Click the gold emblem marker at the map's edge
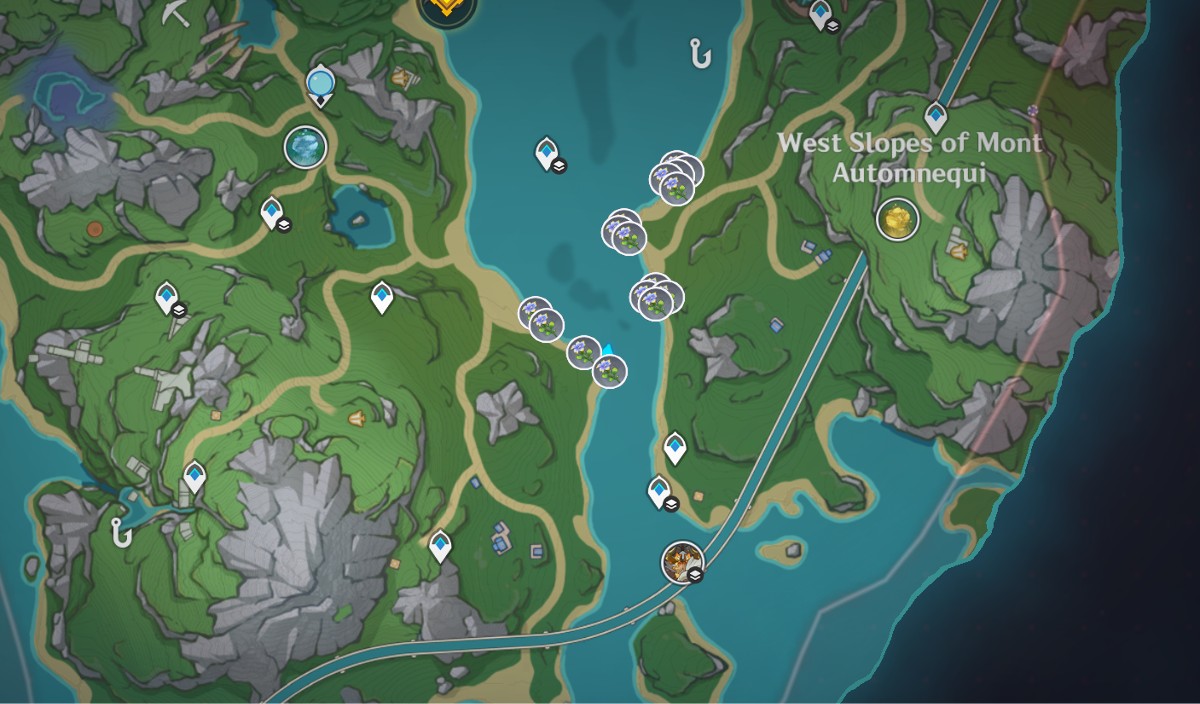The height and width of the screenshot is (704, 1200). pyautogui.click(x=446, y=9)
